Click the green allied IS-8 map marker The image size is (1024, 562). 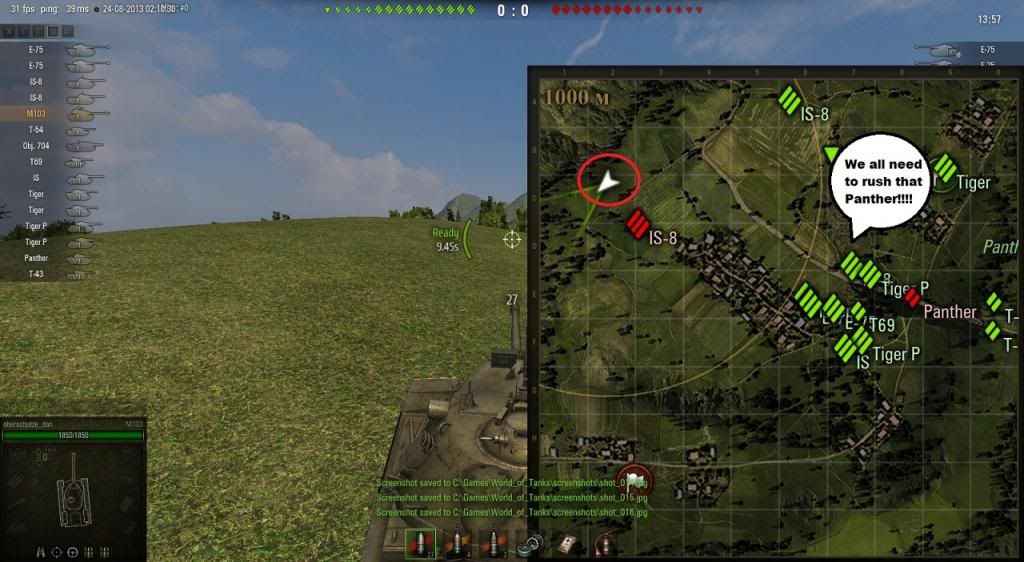[x=790, y=101]
